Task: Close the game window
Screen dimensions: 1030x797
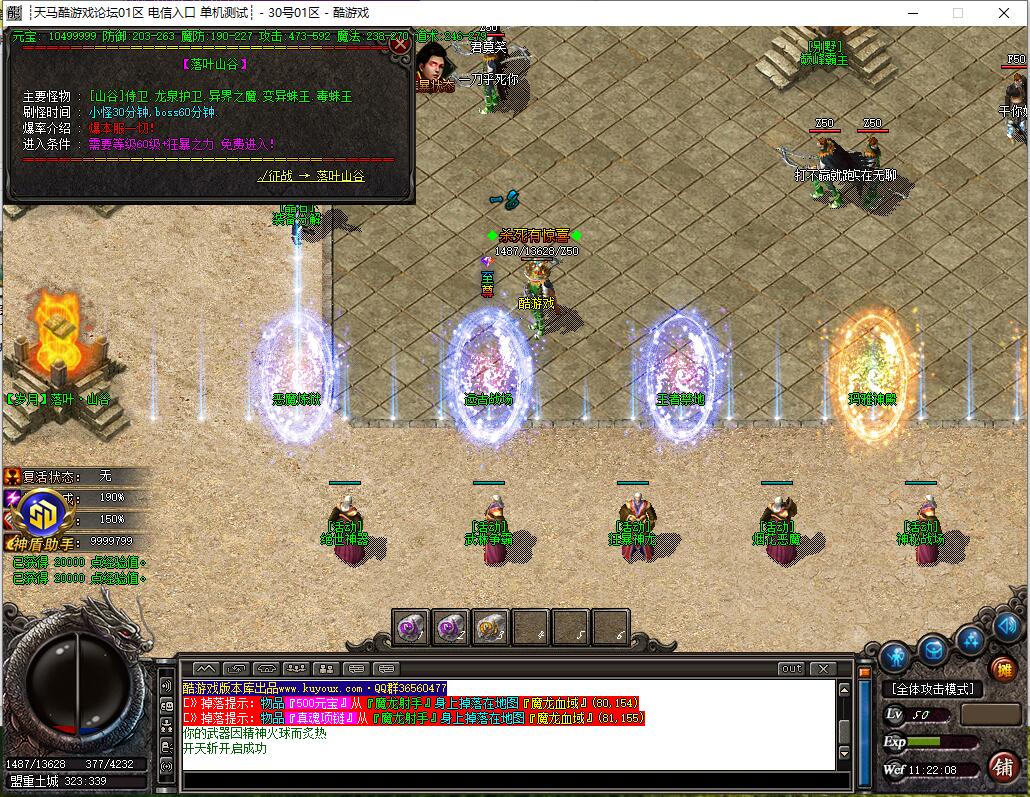Action: (1003, 13)
